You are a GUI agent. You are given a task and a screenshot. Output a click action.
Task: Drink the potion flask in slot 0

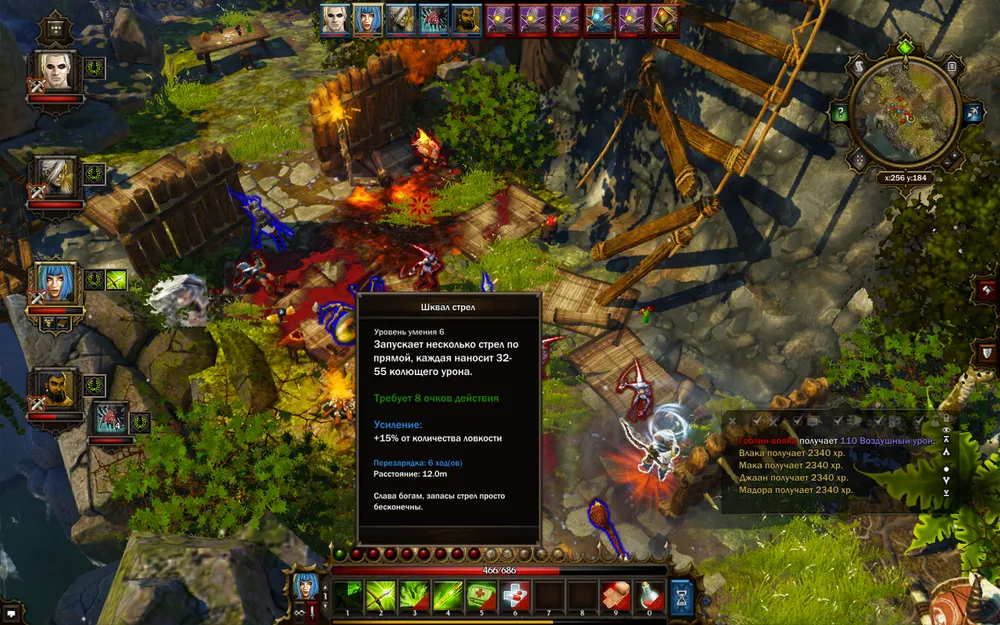pos(650,595)
